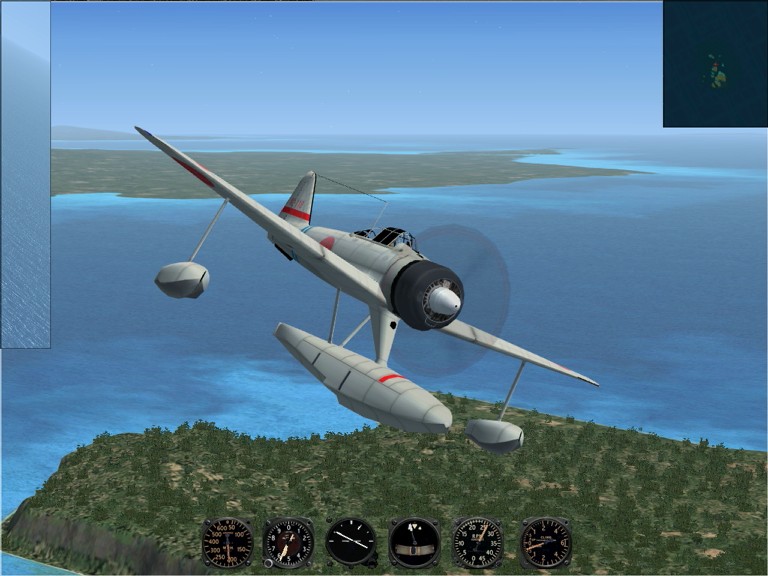Select the airspeed indicator gauge
This screenshot has width=768, height=576.
[x=227, y=543]
